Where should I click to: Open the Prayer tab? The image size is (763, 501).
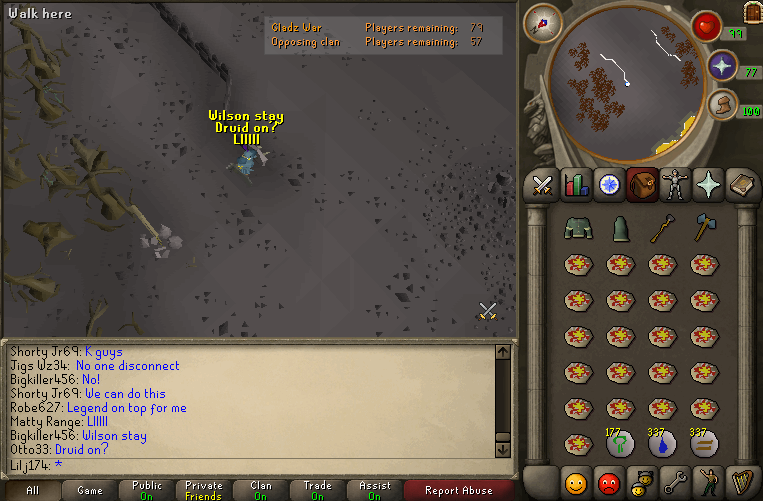pyautogui.click(x=708, y=184)
